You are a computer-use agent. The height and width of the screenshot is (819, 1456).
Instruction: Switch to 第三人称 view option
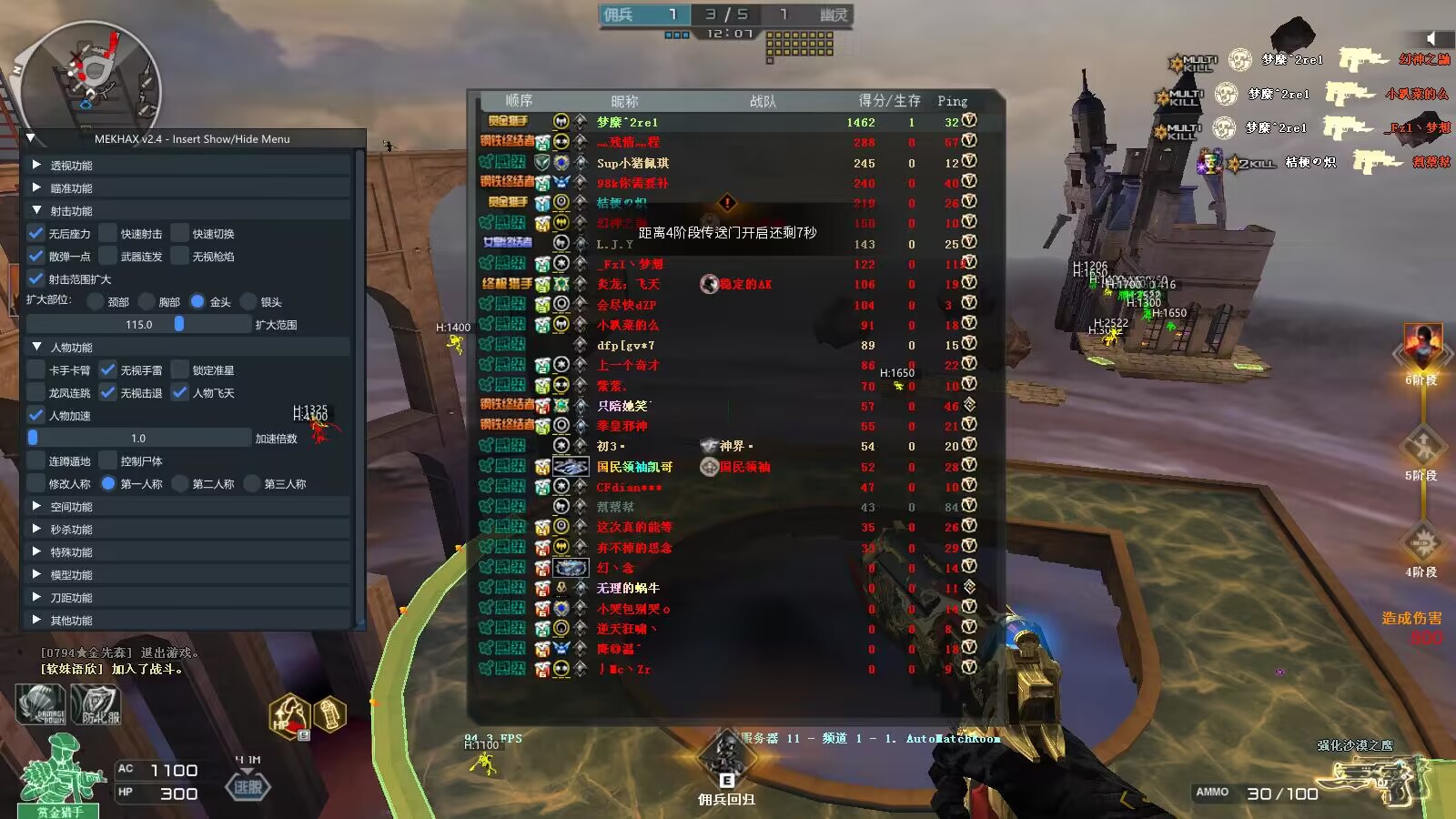252,483
